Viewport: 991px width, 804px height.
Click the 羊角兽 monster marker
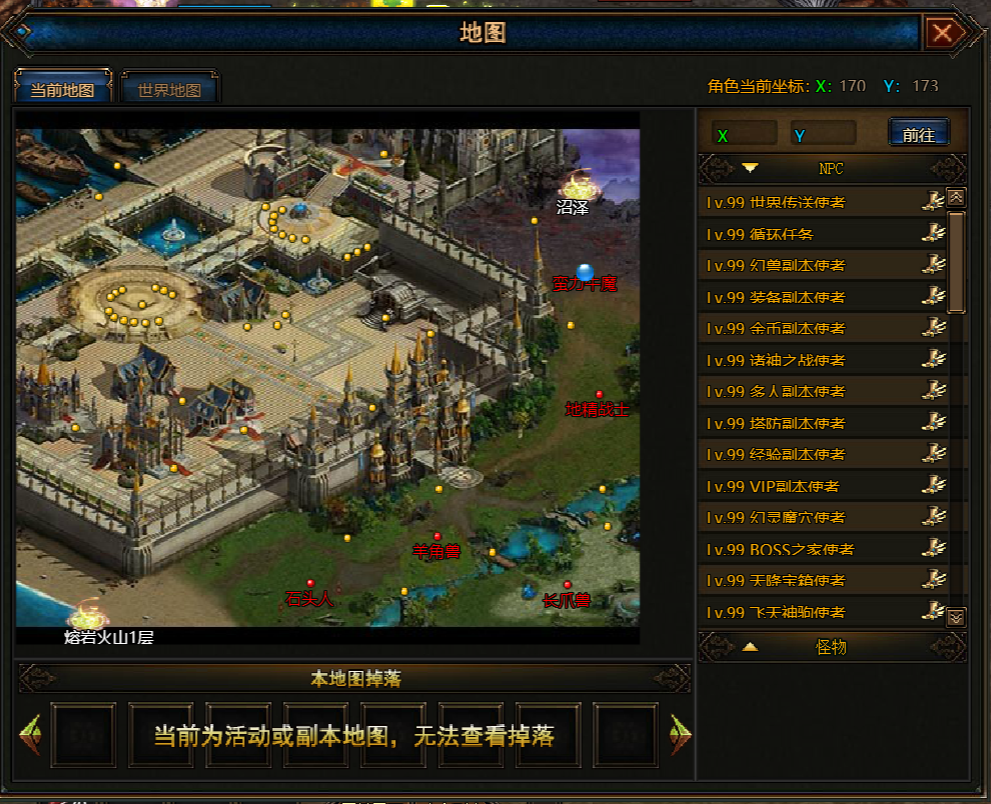437,538
